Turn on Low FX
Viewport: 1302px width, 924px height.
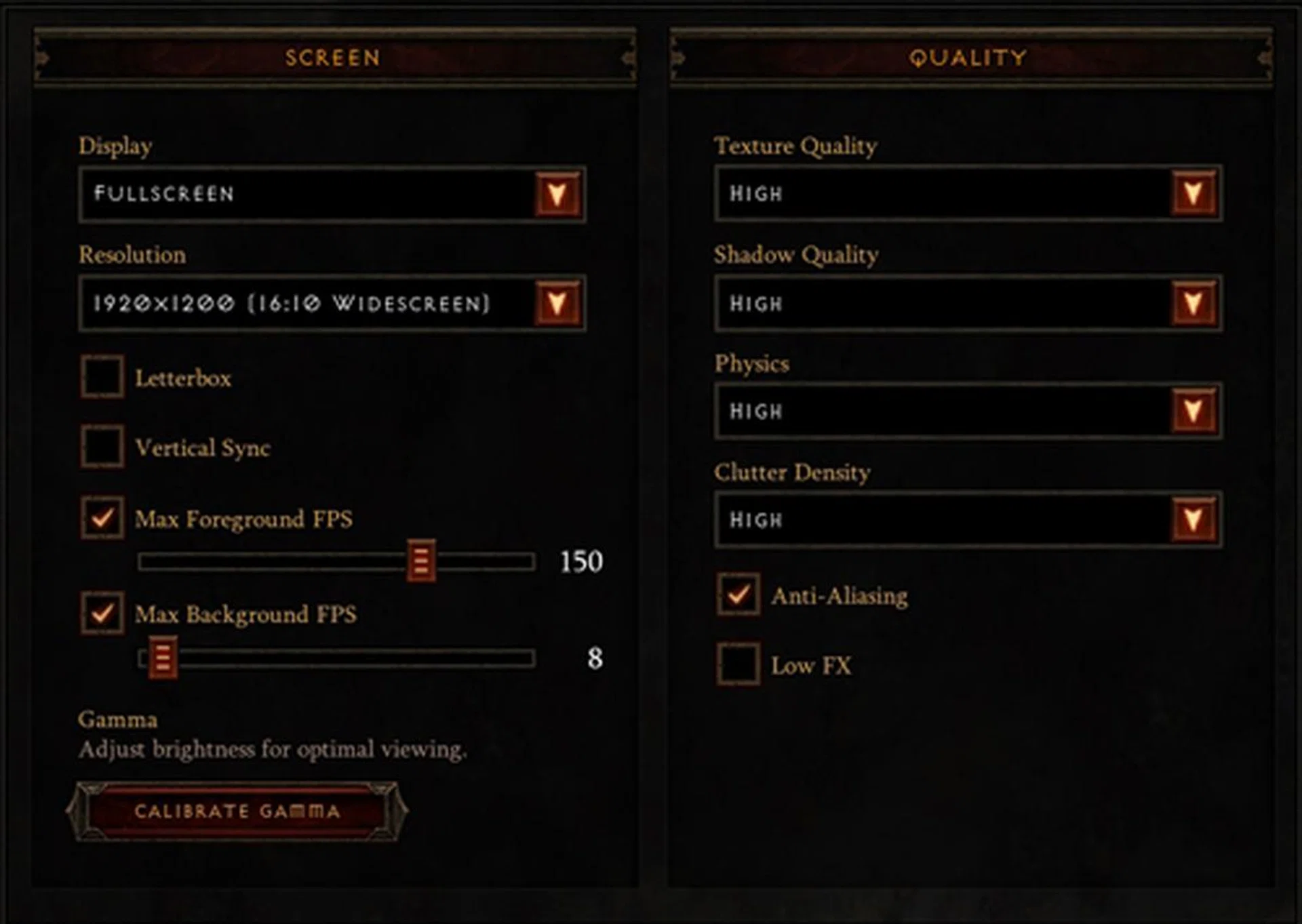point(738,664)
